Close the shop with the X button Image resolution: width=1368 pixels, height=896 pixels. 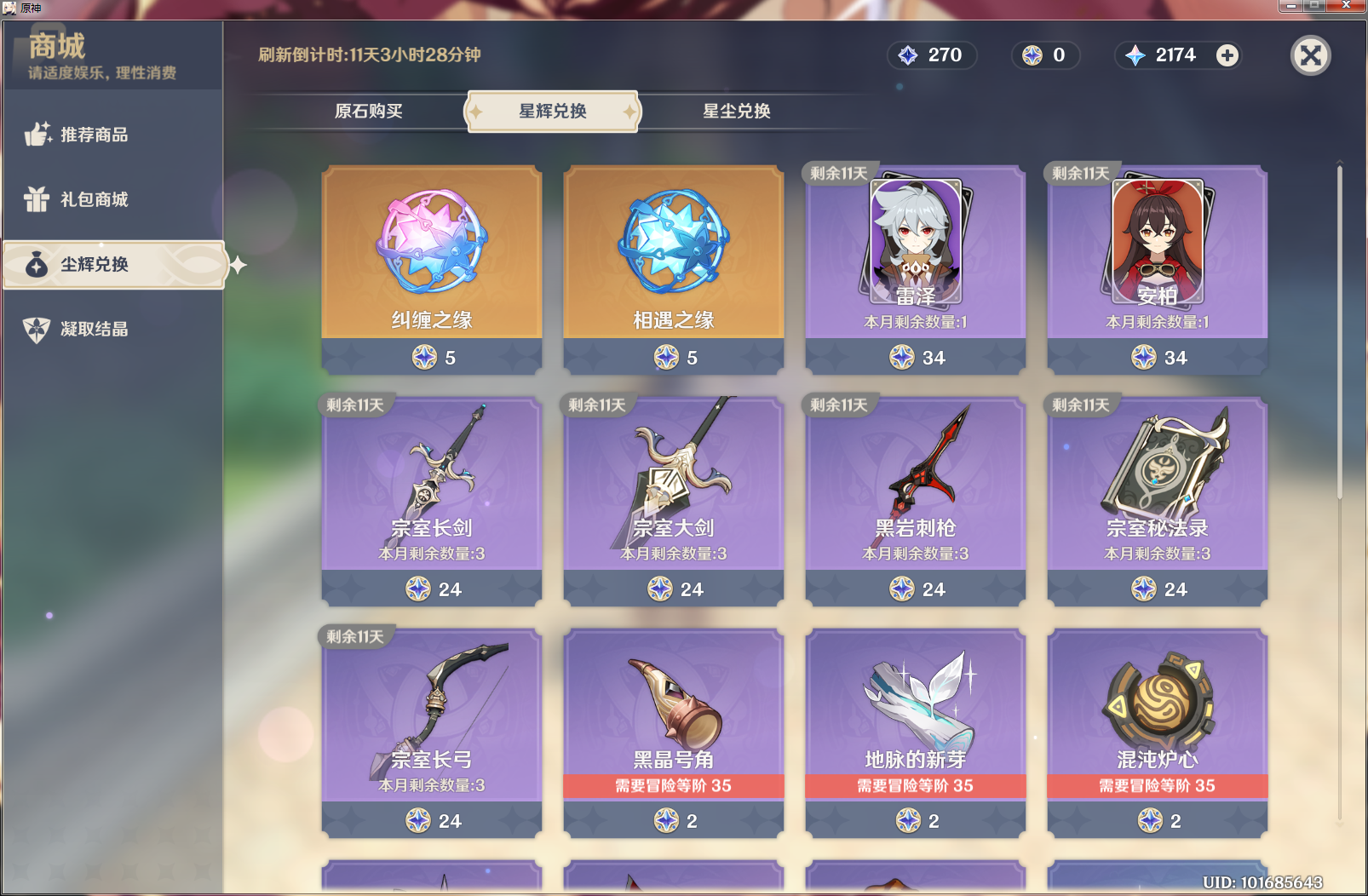1310,56
